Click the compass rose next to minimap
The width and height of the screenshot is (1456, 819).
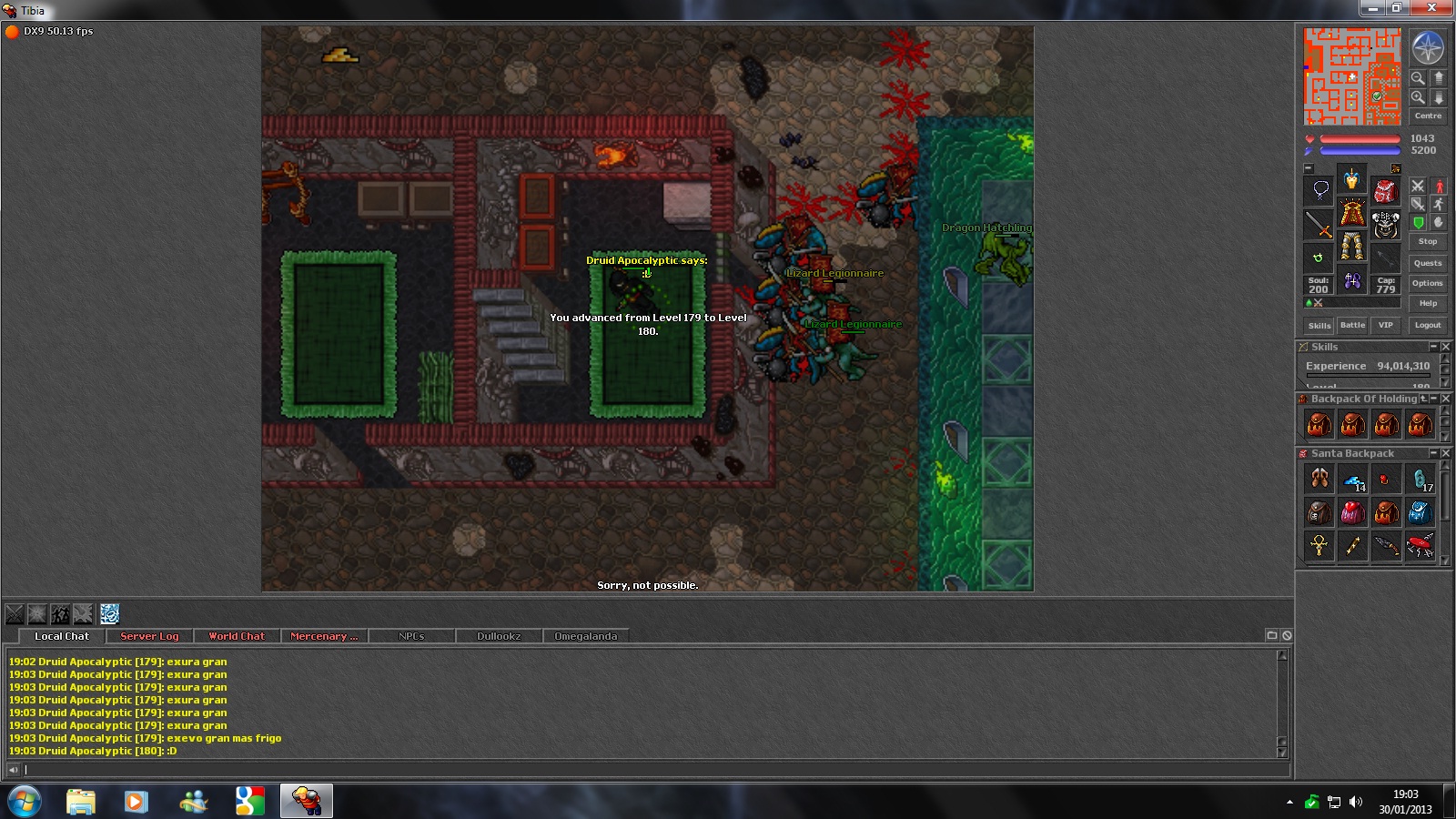click(1427, 48)
